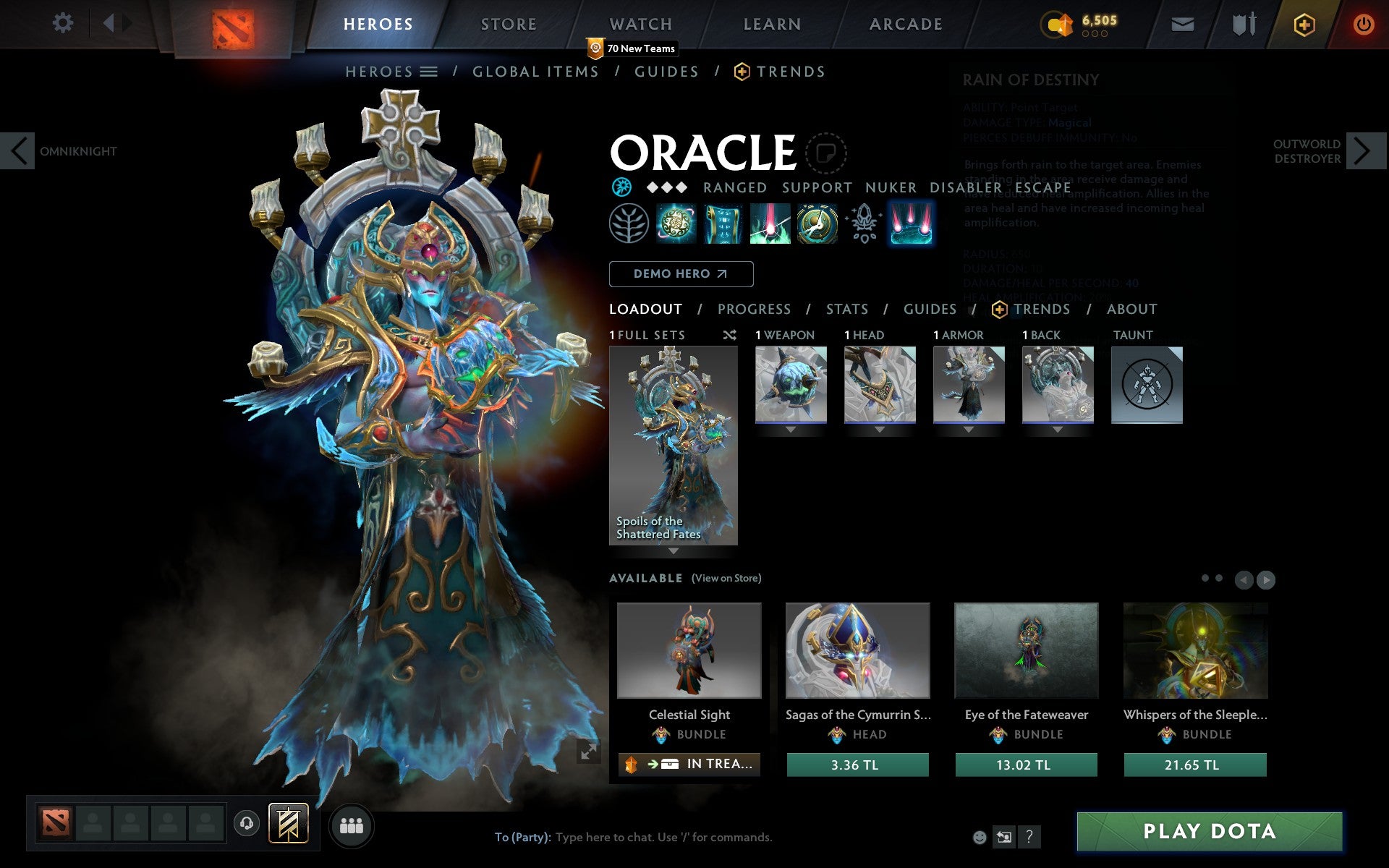
Task: Switch to the STATS tab
Action: pos(846,309)
